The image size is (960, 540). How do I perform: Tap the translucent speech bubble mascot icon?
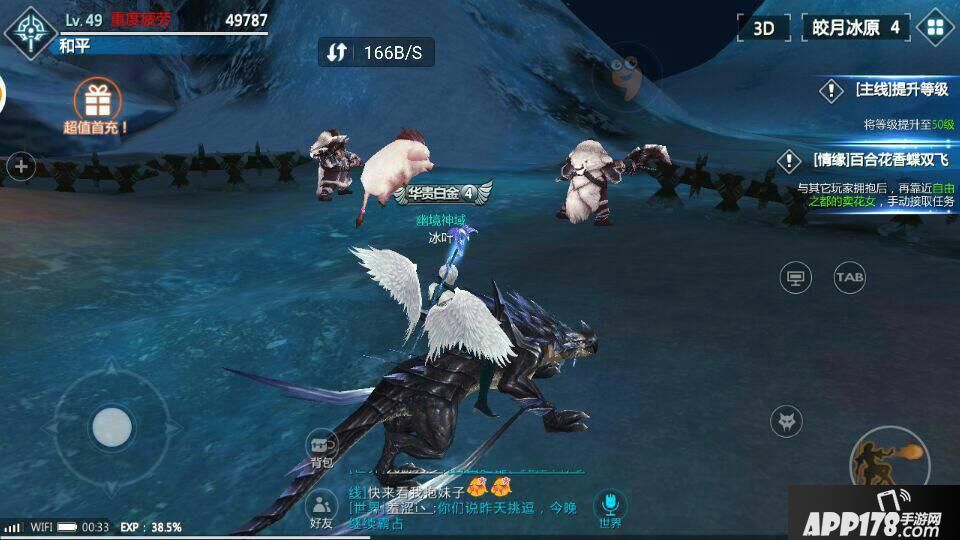(626, 75)
